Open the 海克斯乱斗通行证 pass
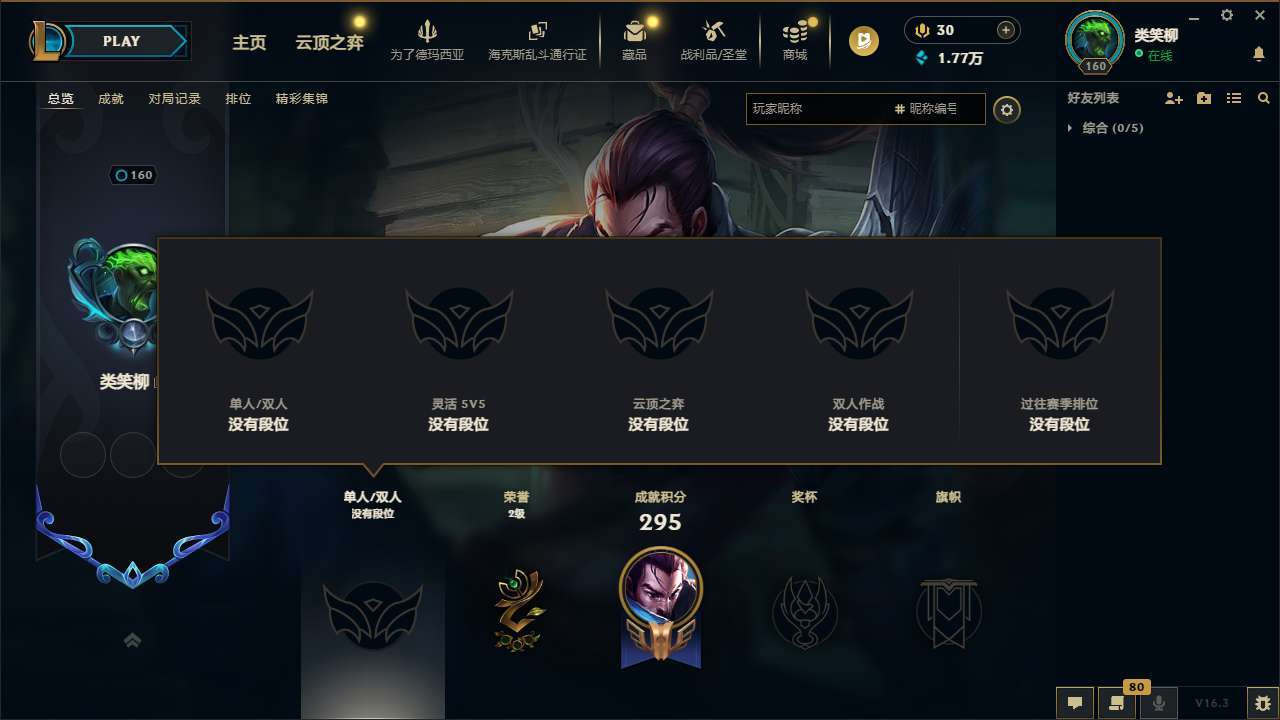The image size is (1280, 720). pos(537,40)
